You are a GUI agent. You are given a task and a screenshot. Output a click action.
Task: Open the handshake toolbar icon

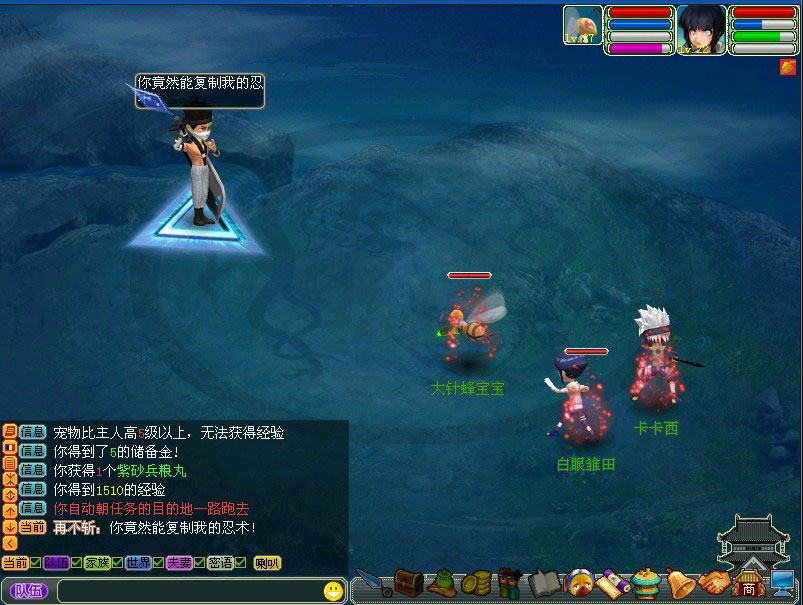(x=712, y=582)
